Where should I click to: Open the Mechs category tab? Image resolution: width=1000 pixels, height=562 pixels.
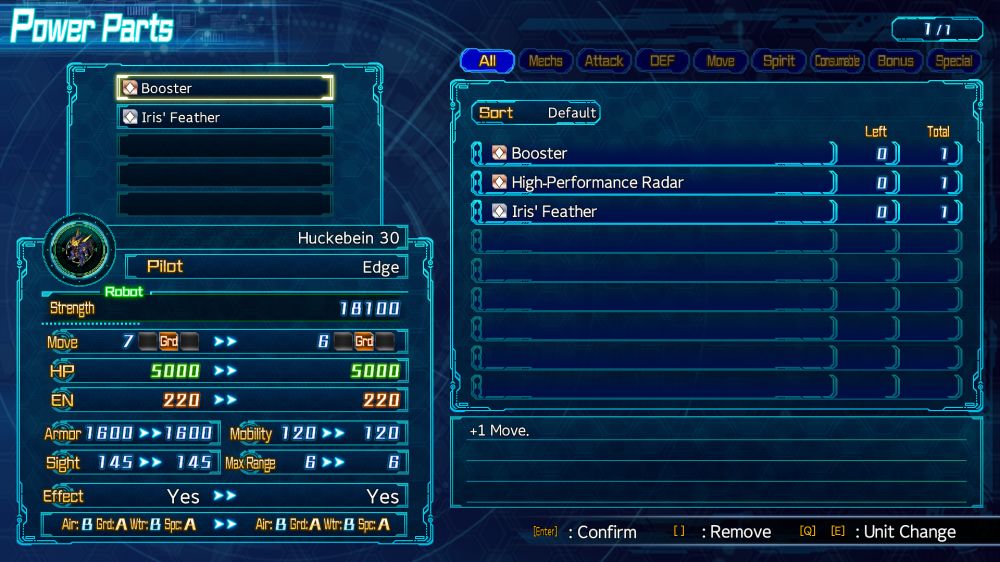point(545,61)
